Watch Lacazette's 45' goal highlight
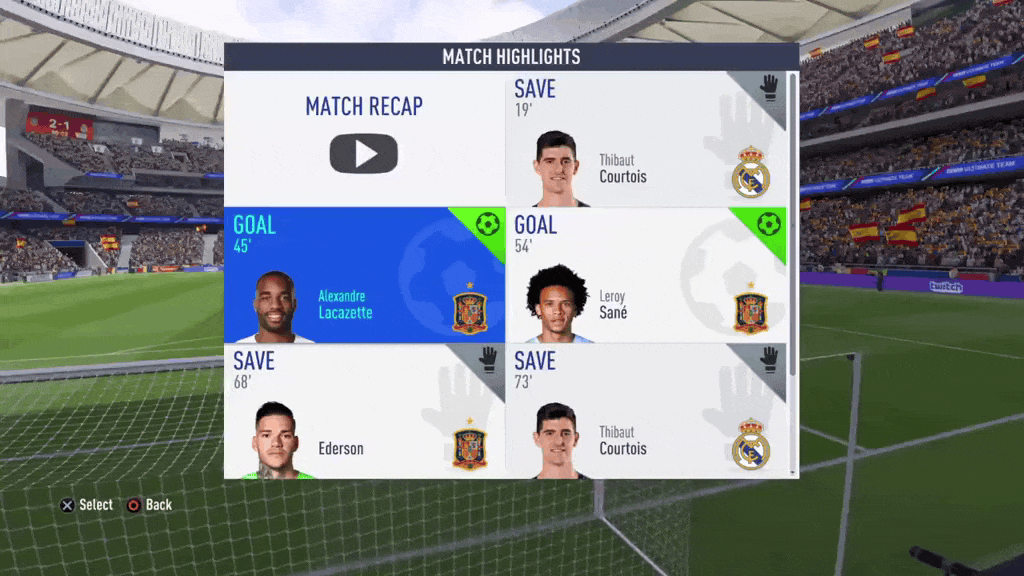The height and width of the screenshot is (576, 1024). (364, 275)
